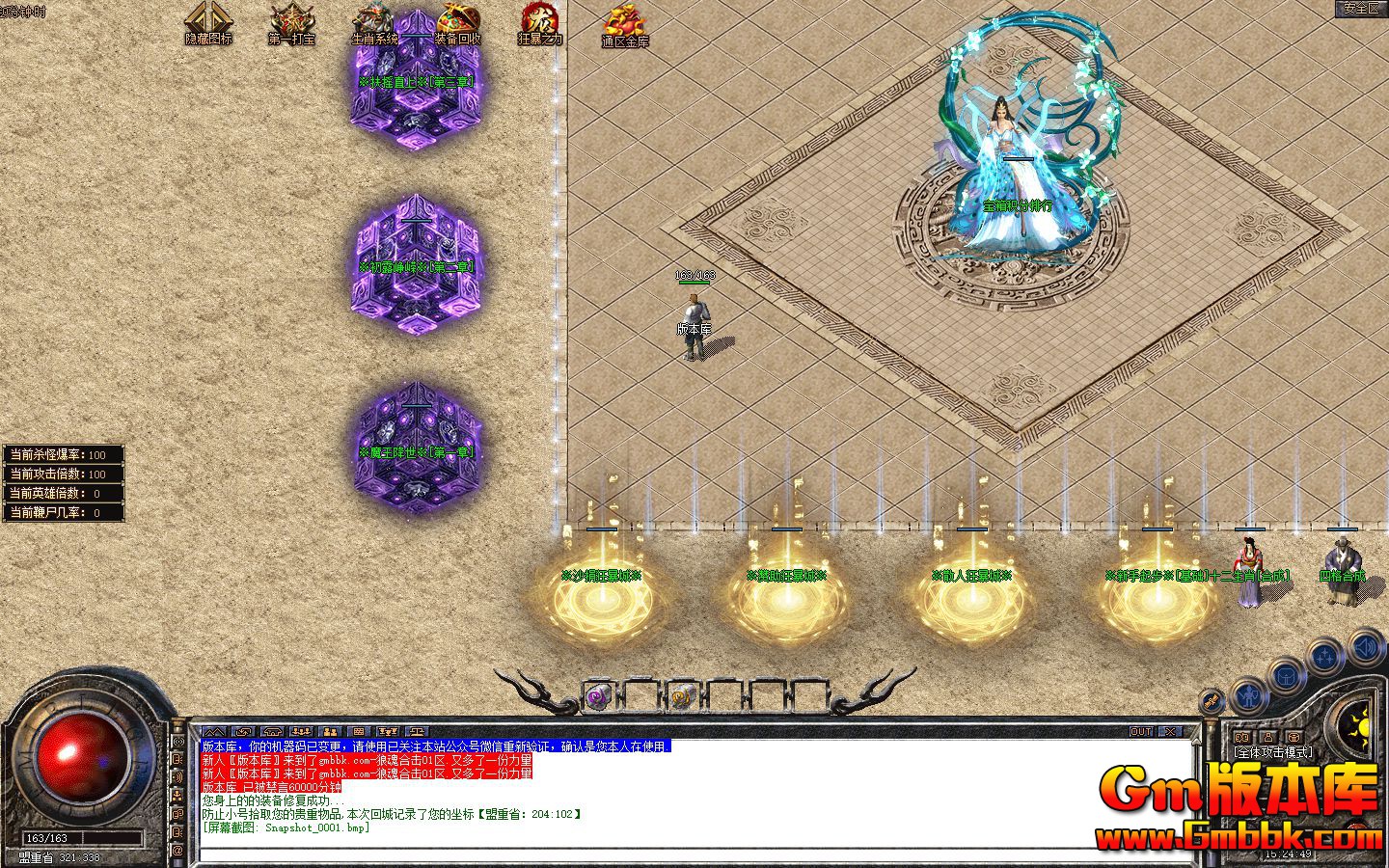Collapse the chat window with the chevron icon
Viewport: 1389px width, 868px height.
point(214,732)
